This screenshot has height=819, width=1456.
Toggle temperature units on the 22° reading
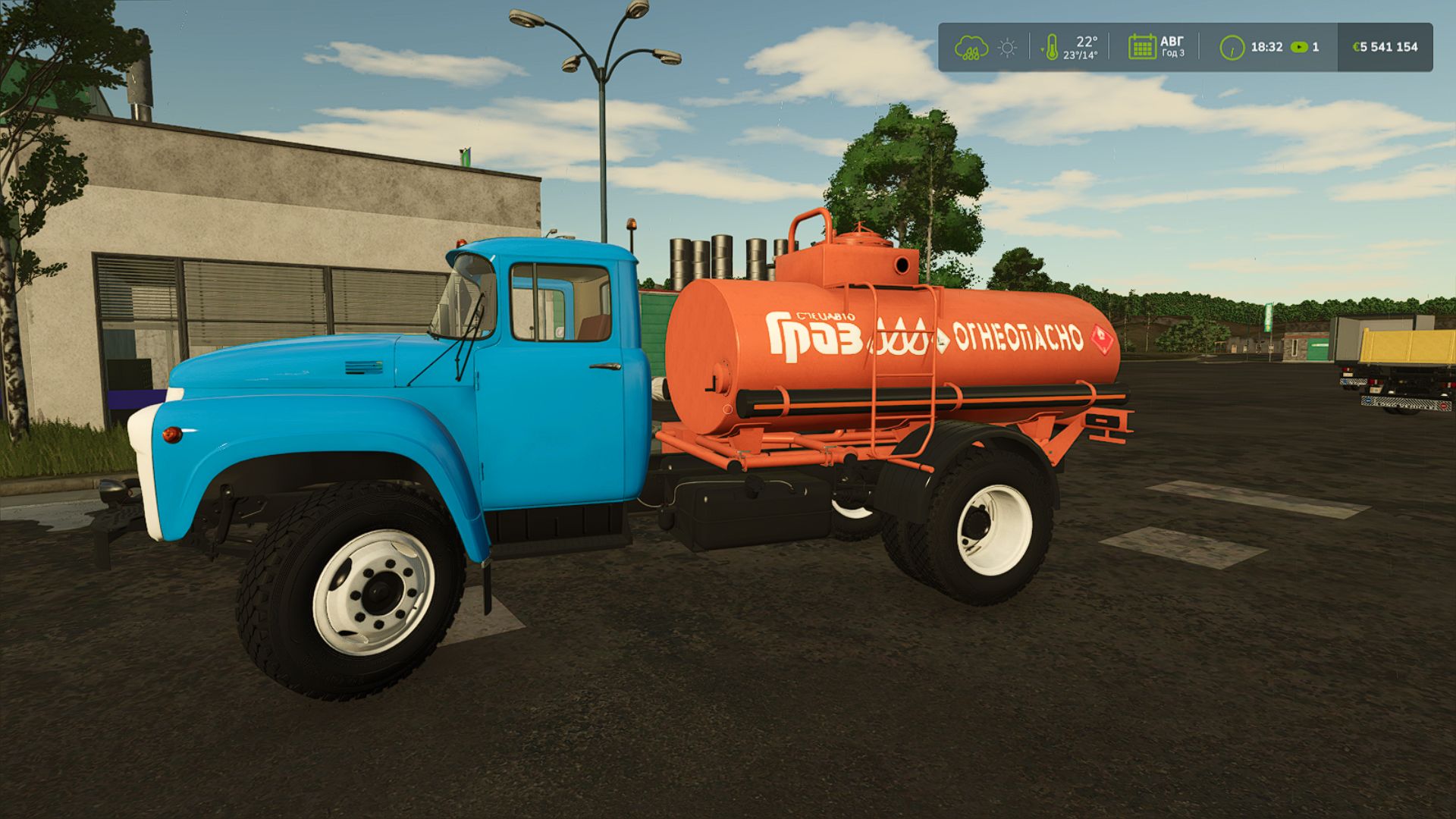point(1087,42)
